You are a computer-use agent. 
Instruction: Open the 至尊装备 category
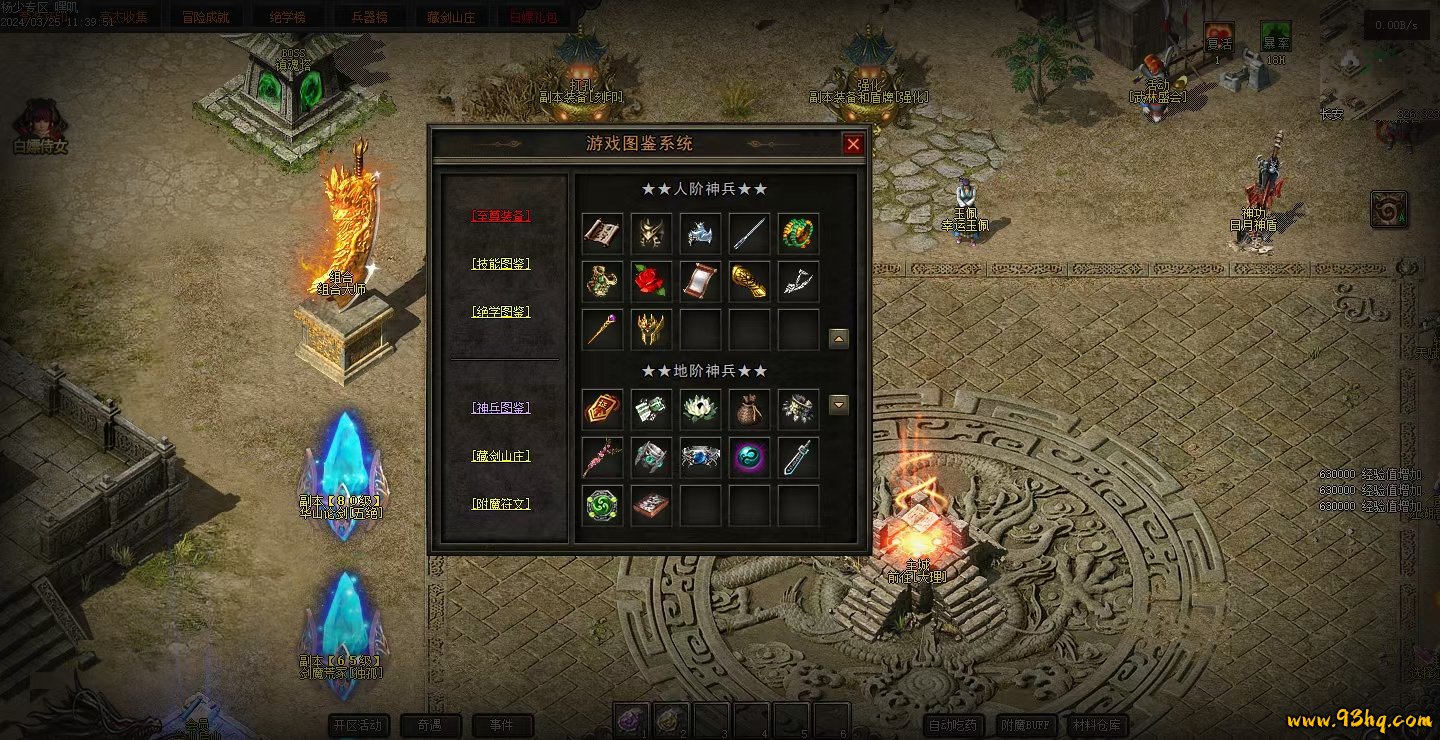(500, 215)
